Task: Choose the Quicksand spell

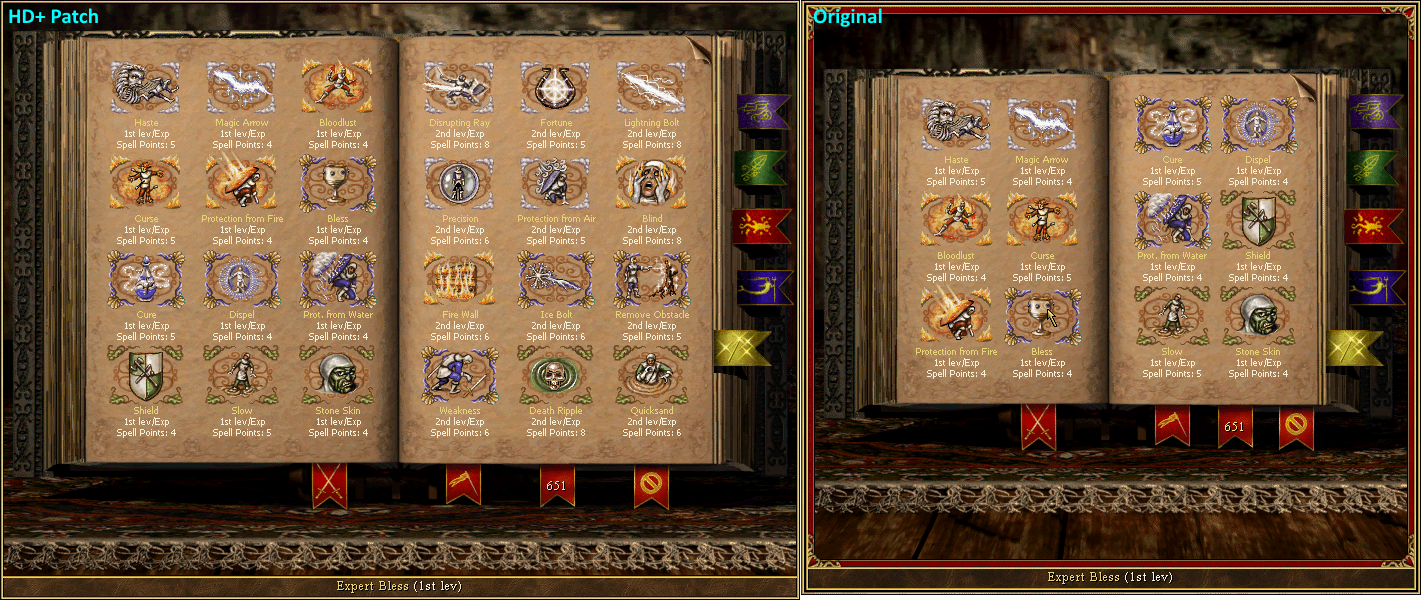Action: click(x=650, y=374)
